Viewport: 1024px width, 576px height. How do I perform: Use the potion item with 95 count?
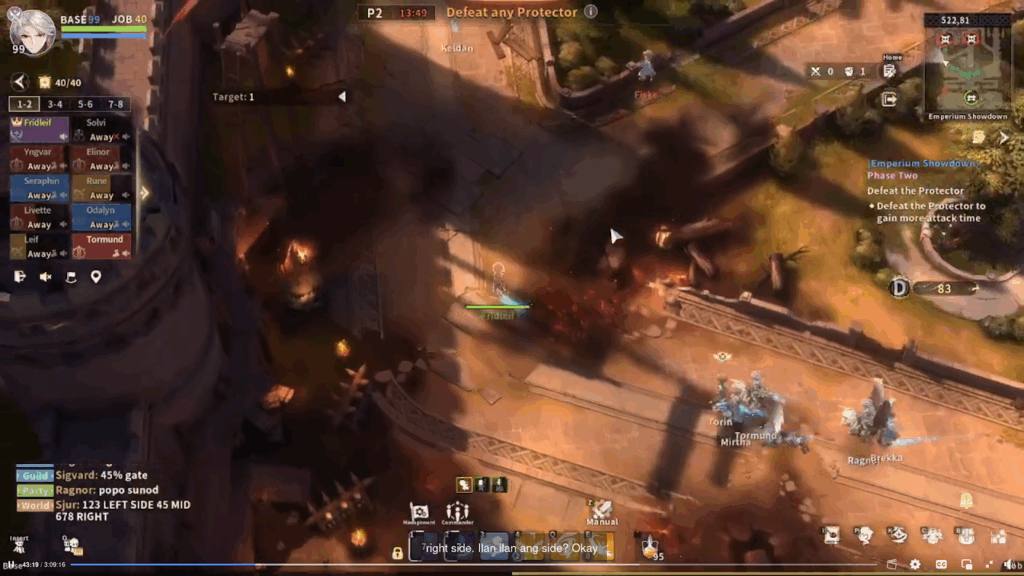click(650, 546)
